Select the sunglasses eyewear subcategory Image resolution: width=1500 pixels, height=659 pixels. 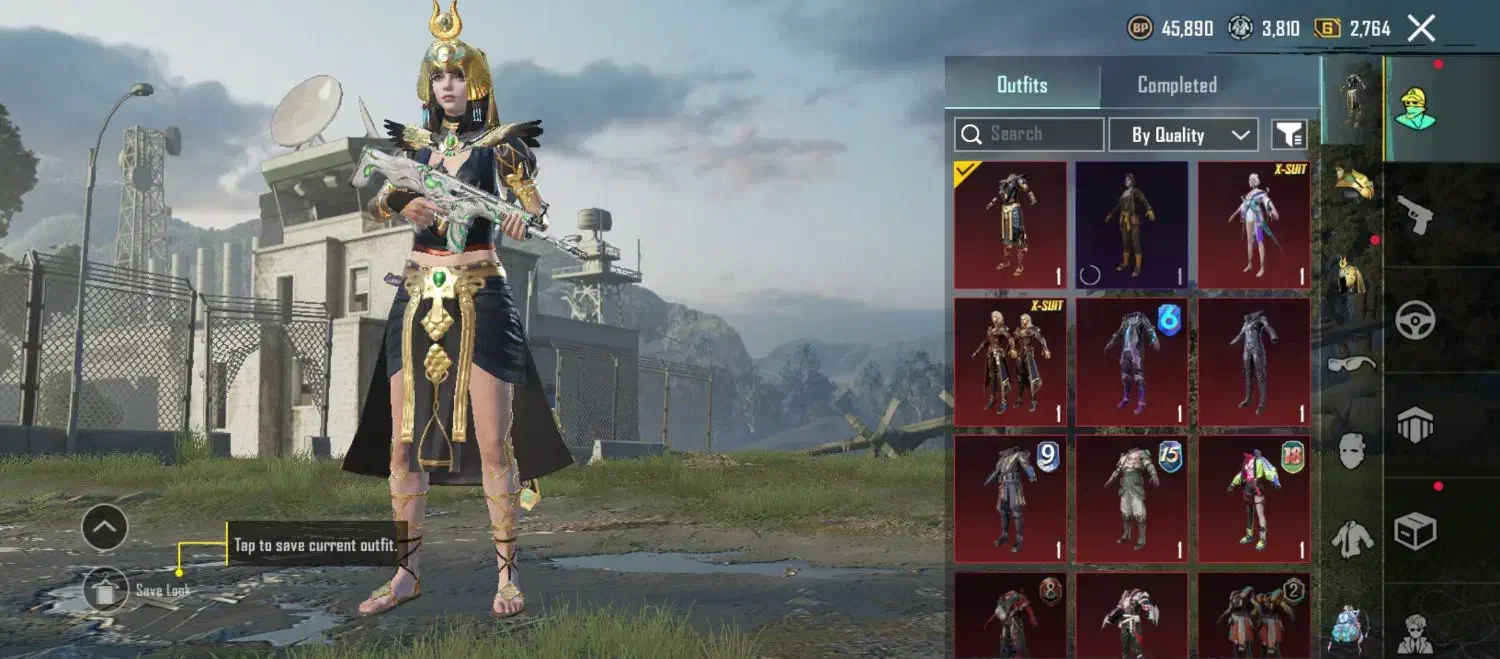pyautogui.click(x=1352, y=363)
